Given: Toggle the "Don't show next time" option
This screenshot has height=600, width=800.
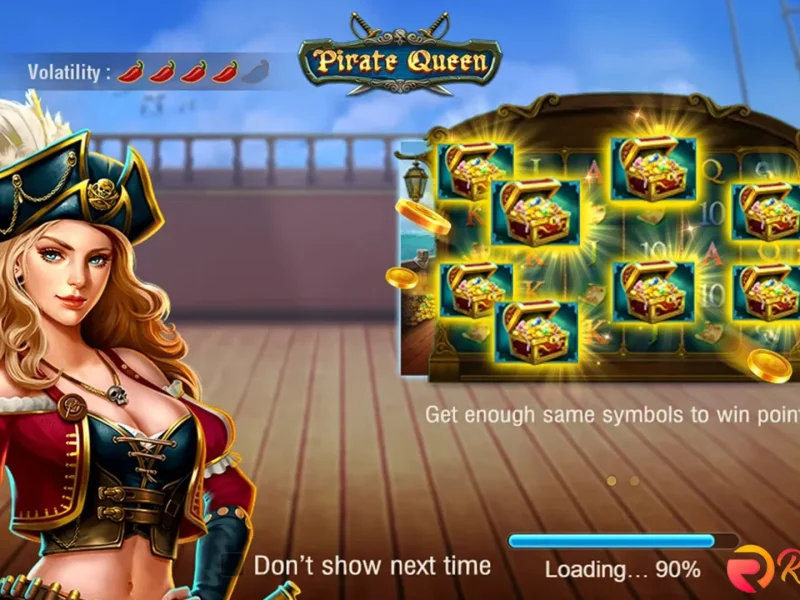Looking at the screenshot, I should point(234,566).
